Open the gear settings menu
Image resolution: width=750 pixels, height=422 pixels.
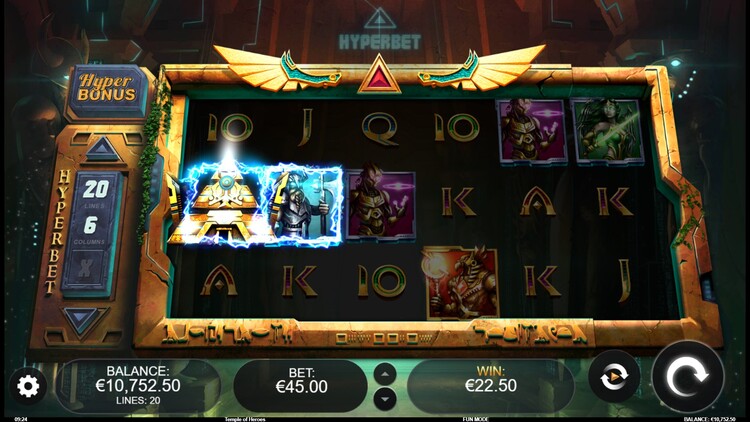click(x=28, y=386)
